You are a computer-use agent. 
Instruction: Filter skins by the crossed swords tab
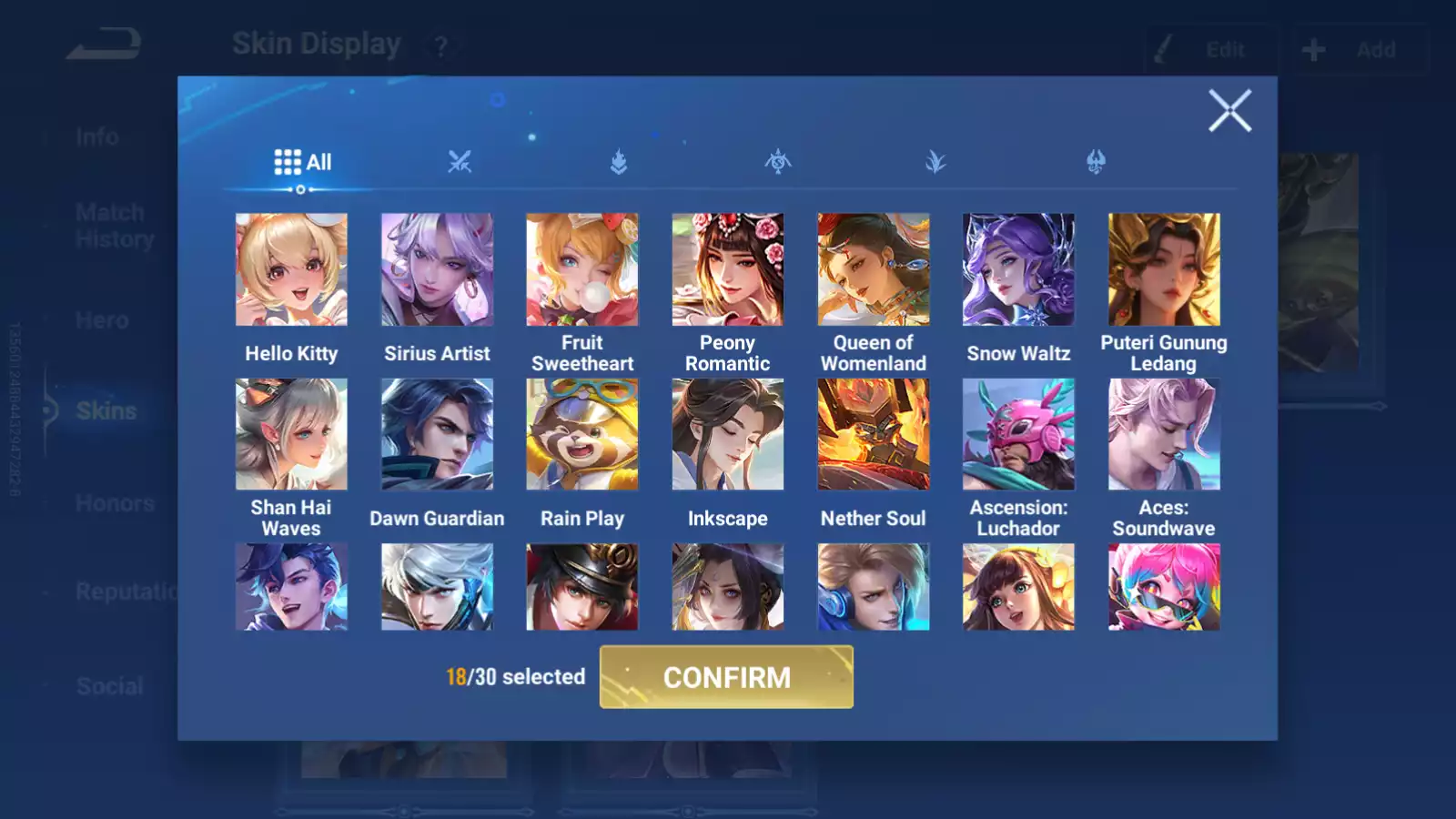click(x=460, y=162)
